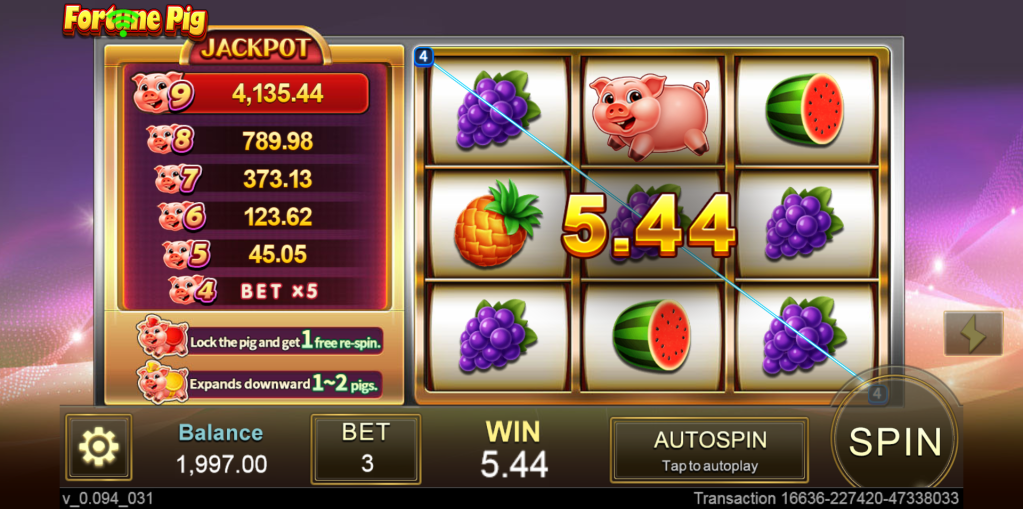
Task: Toggle the lightning bolt turbo button
Action: tap(972, 334)
